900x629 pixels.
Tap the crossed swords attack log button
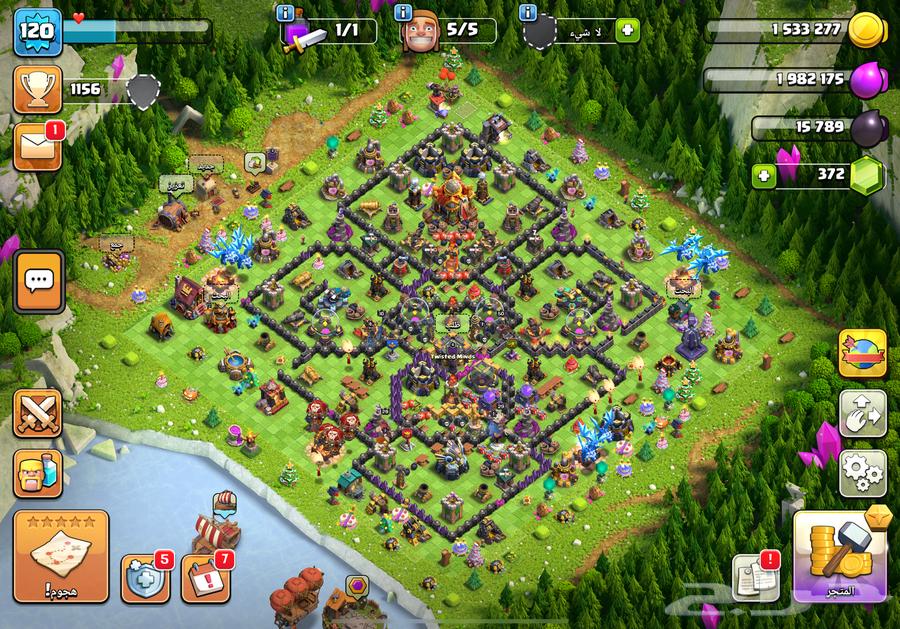click(x=37, y=413)
